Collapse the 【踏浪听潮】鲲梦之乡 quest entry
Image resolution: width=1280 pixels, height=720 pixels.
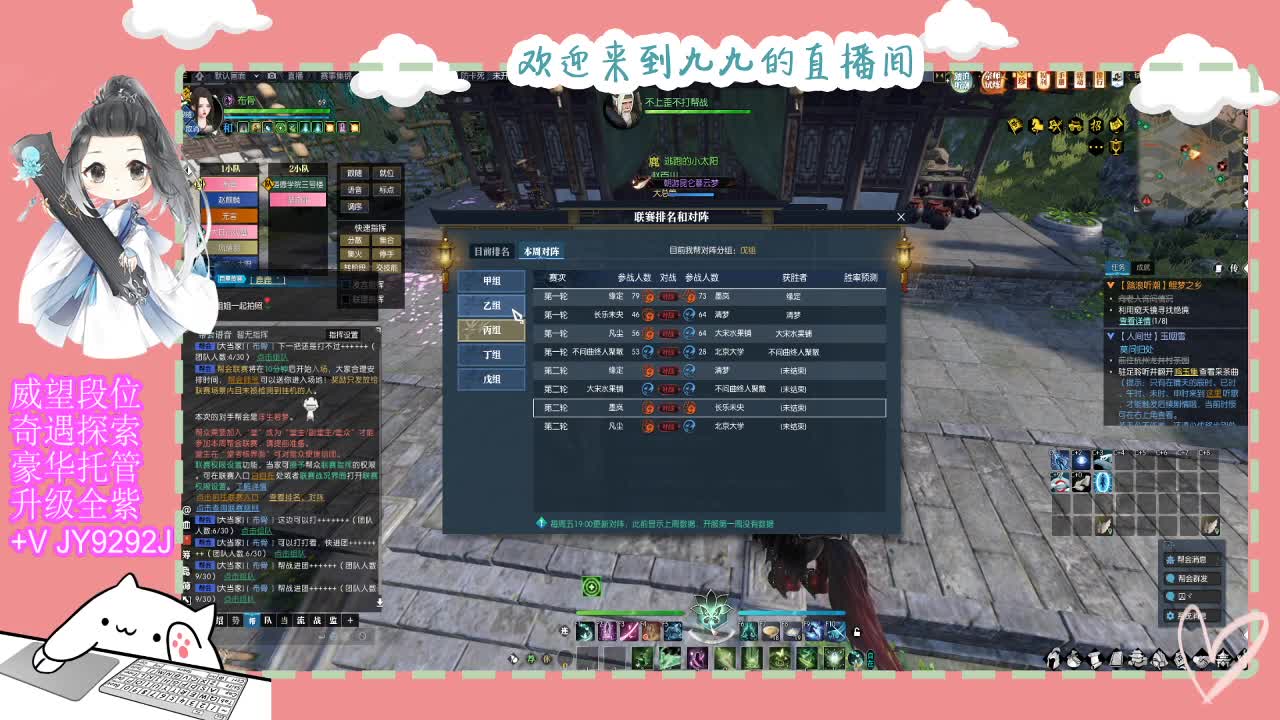[1109, 284]
